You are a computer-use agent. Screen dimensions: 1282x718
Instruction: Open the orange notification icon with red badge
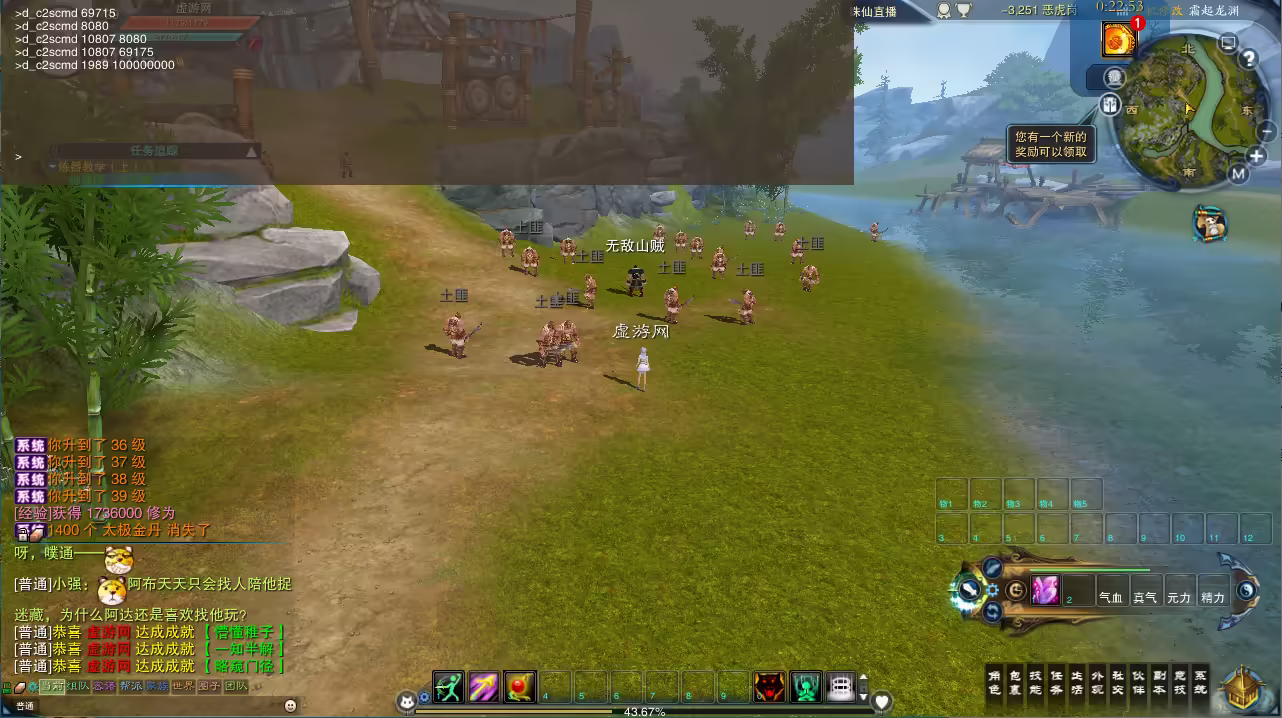click(x=1118, y=39)
